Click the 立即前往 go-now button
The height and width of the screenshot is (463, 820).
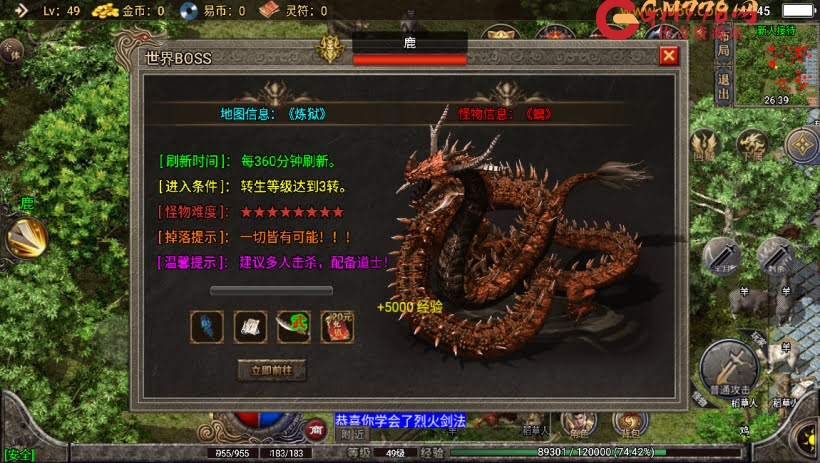(x=272, y=370)
